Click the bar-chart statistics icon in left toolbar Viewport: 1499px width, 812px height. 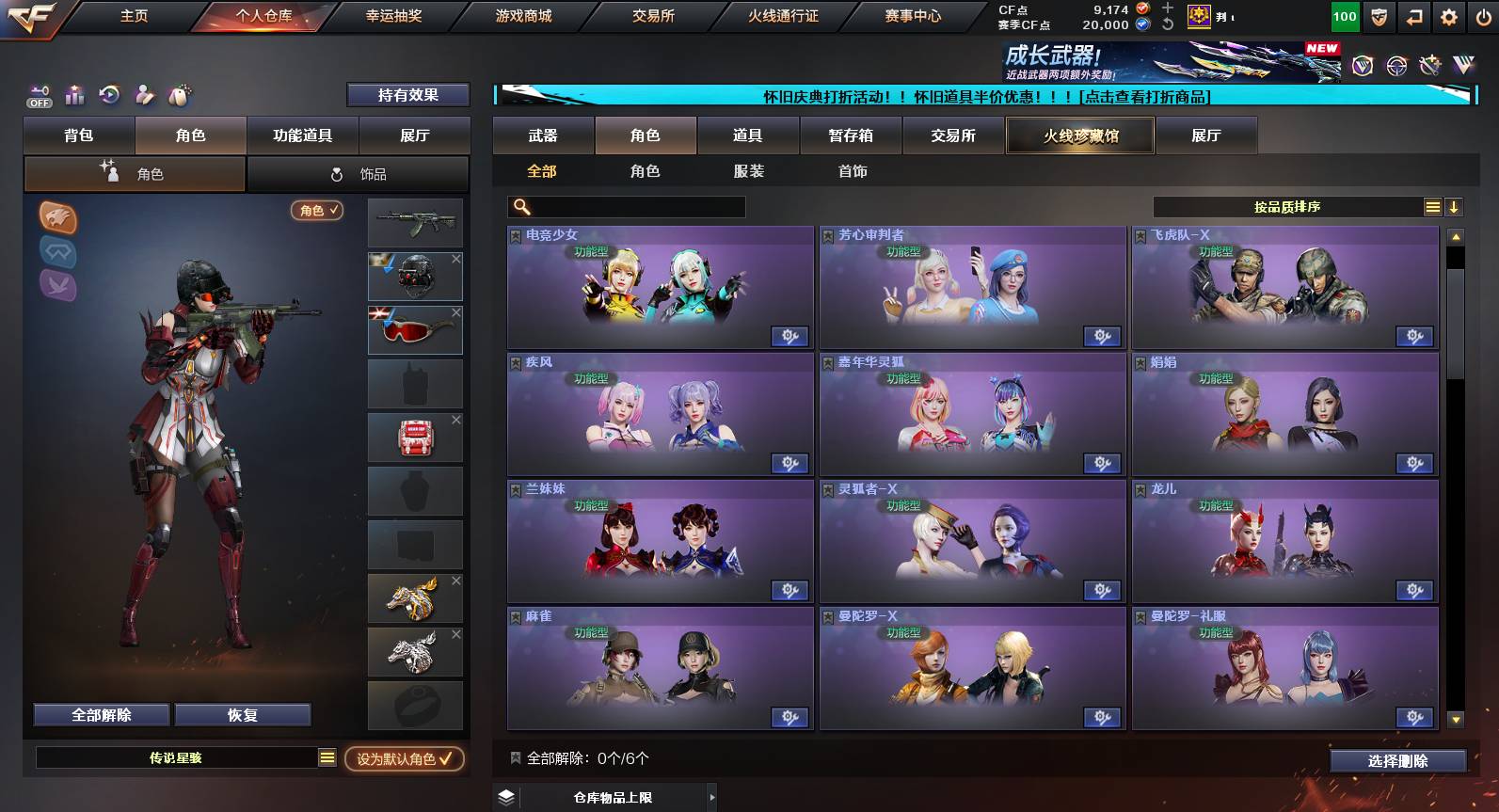click(73, 95)
